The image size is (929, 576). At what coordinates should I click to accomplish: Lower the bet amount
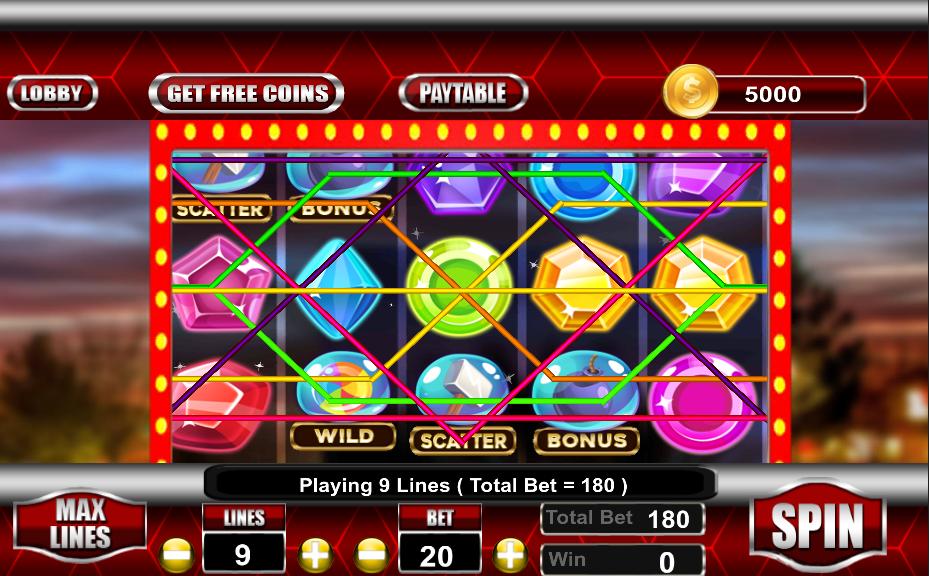click(372, 554)
